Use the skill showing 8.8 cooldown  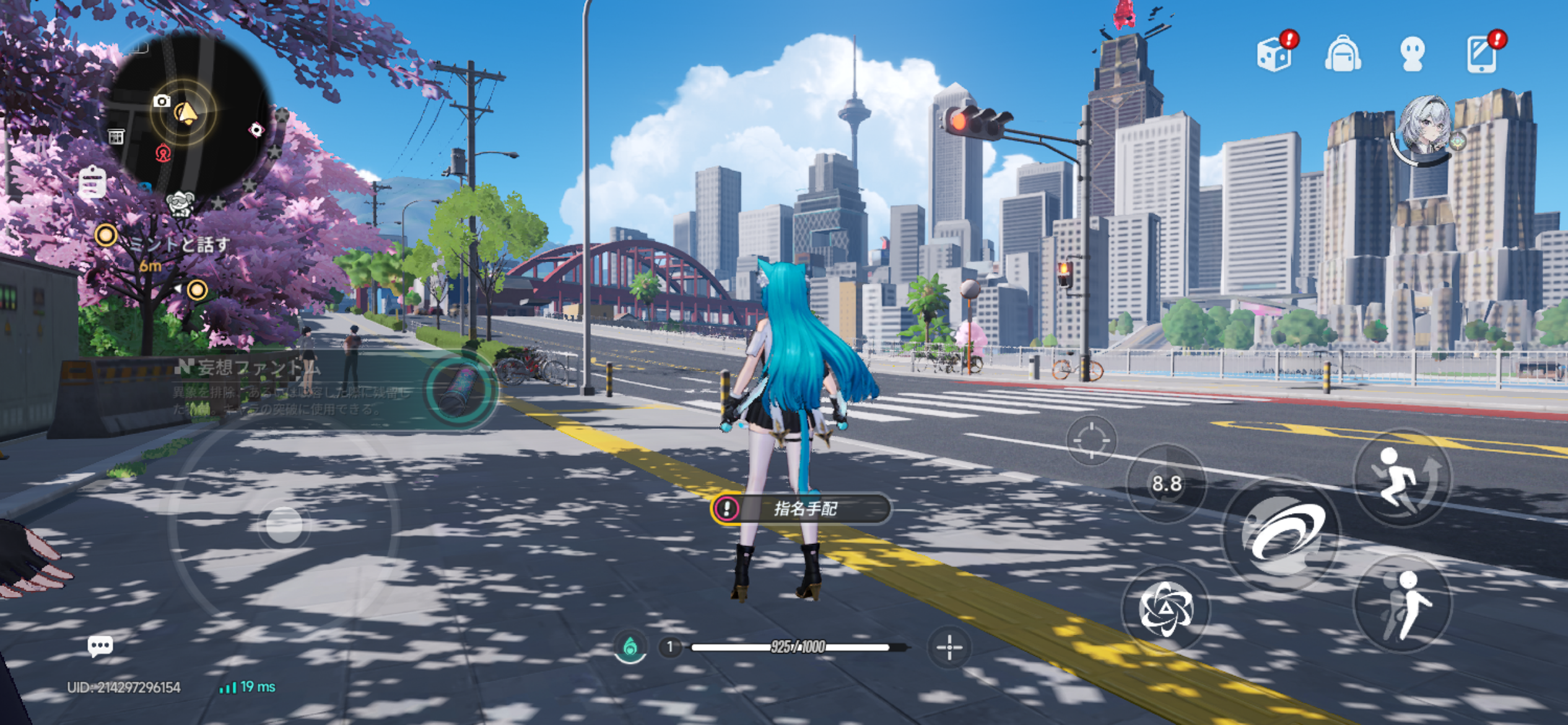tap(1166, 484)
